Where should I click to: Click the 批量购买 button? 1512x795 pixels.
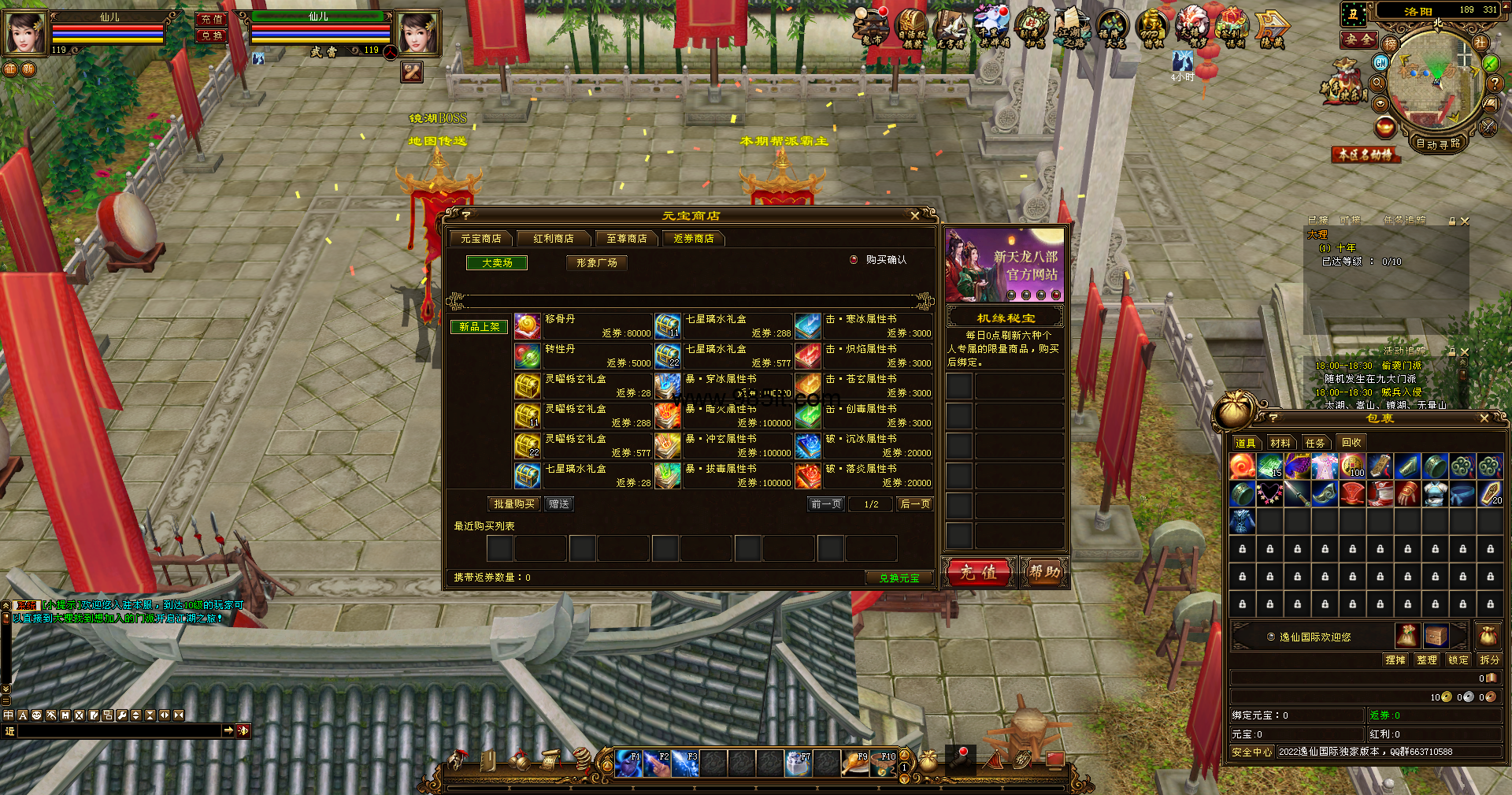click(x=513, y=504)
